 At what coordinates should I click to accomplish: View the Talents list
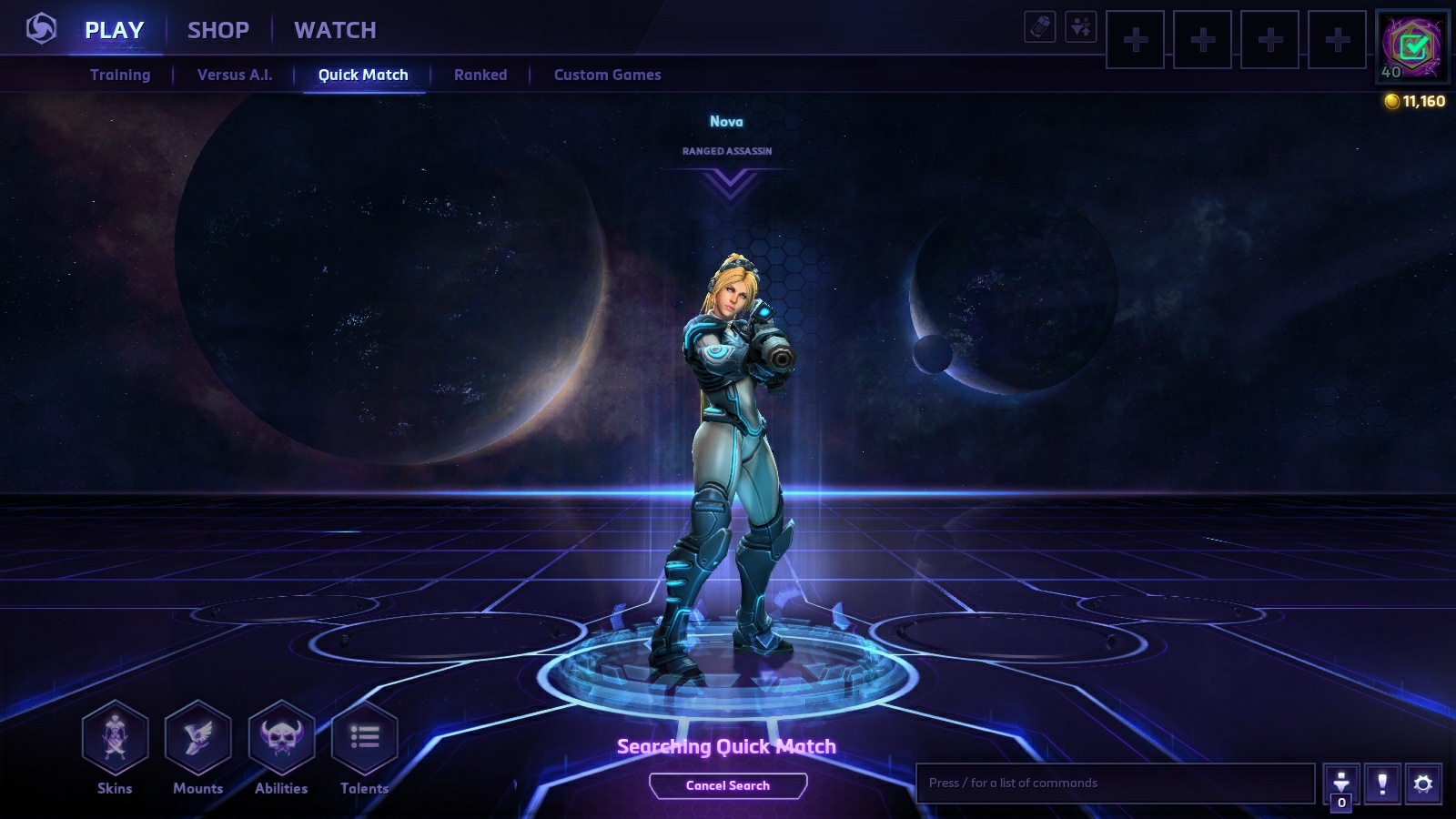(364, 737)
